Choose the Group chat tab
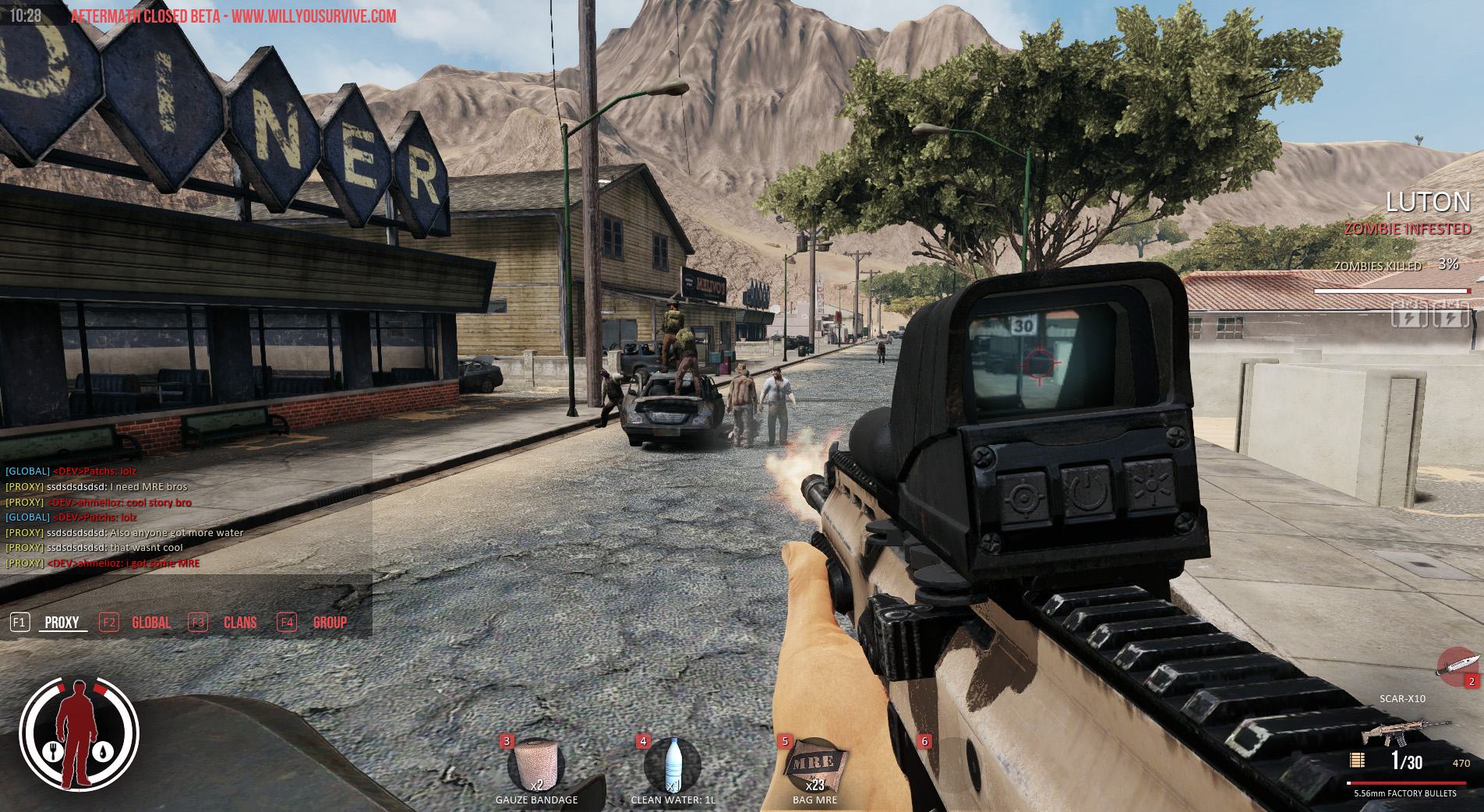Image resolution: width=1484 pixels, height=812 pixels. tap(330, 623)
